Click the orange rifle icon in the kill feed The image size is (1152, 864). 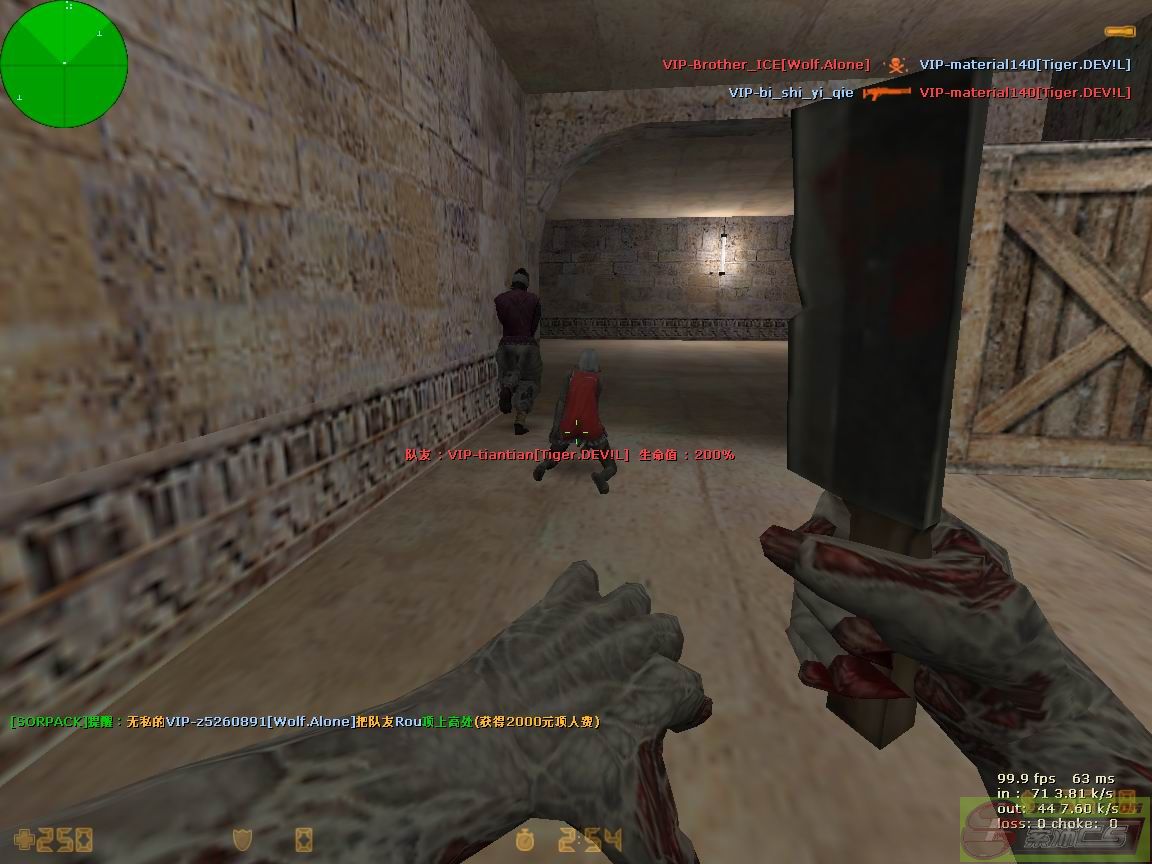[887, 93]
